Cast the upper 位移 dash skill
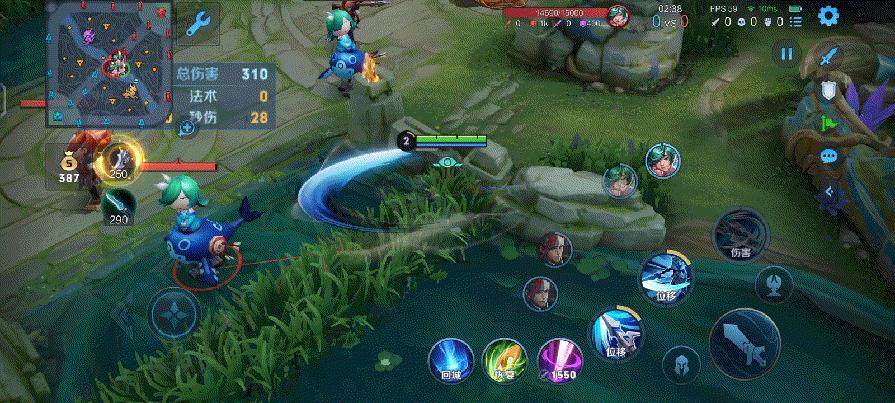895x403 pixels. pos(666,275)
